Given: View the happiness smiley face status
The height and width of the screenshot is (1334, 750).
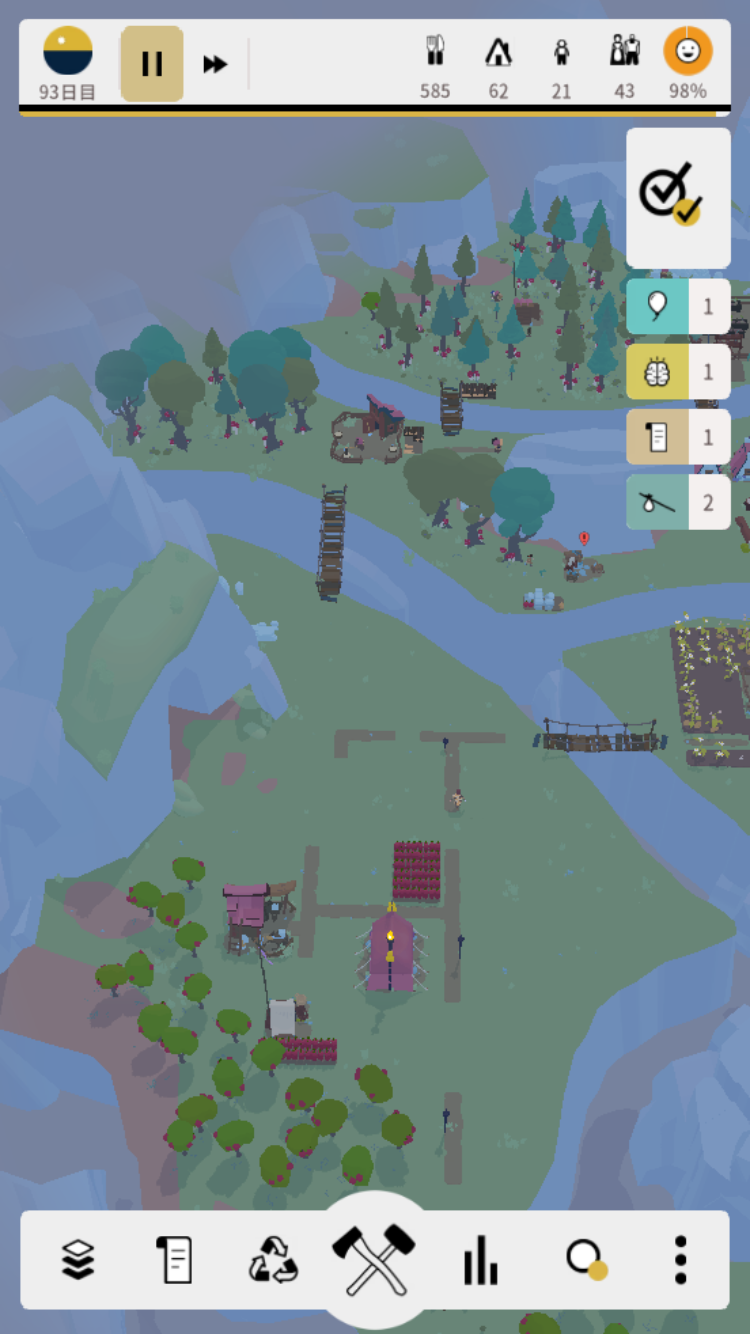Looking at the screenshot, I should [x=688, y=62].
